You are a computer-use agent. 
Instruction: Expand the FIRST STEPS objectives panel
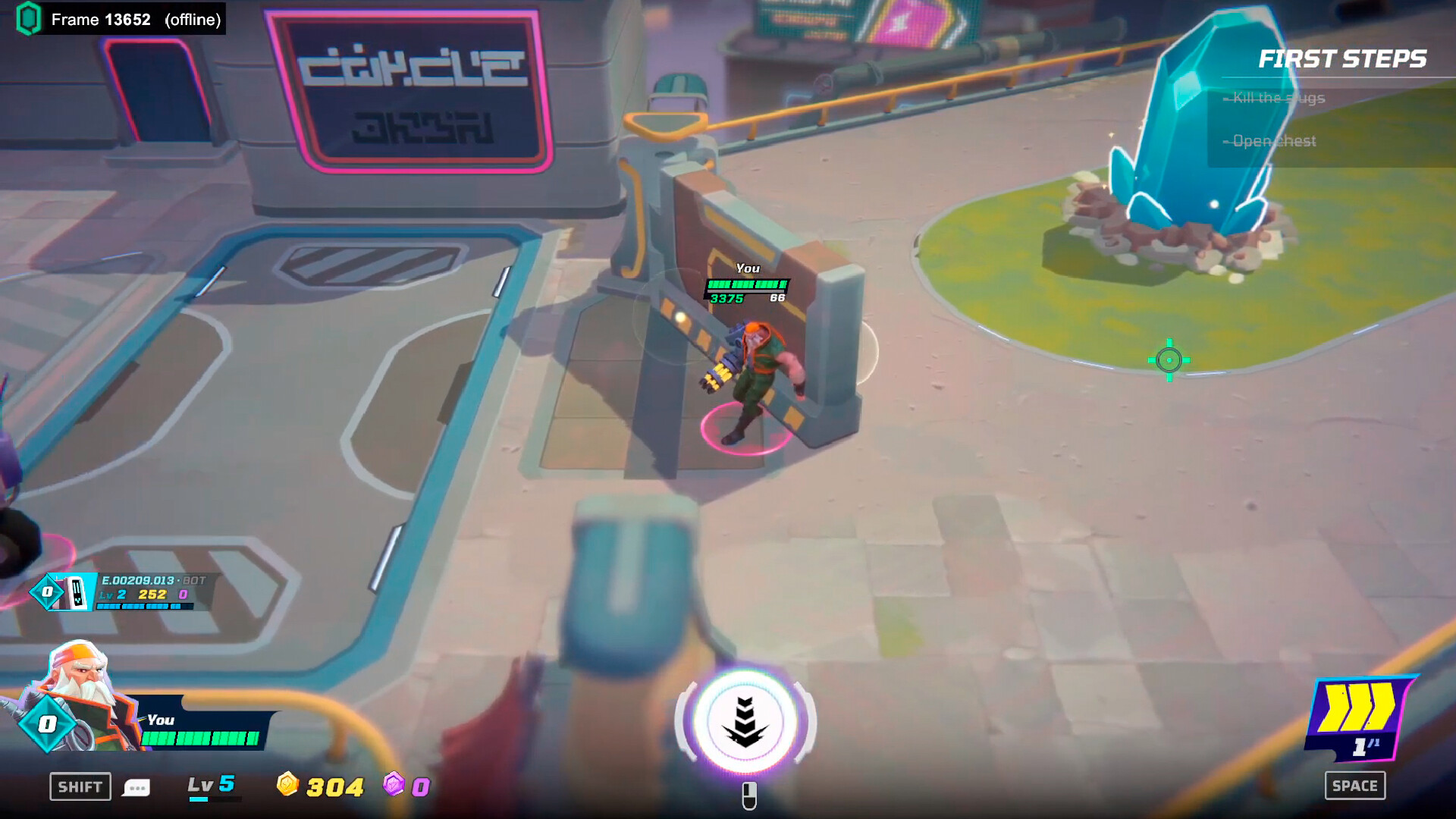(1342, 58)
